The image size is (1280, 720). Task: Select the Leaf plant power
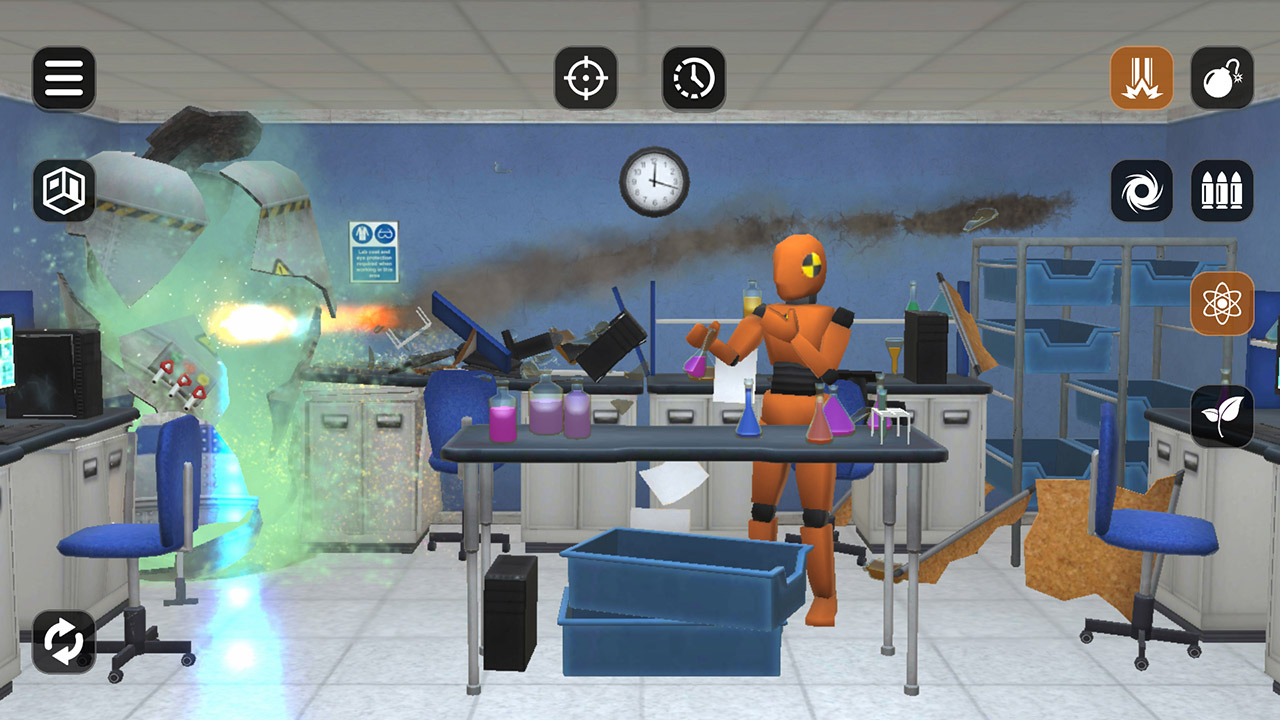pyautogui.click(x=1224, y=413)
